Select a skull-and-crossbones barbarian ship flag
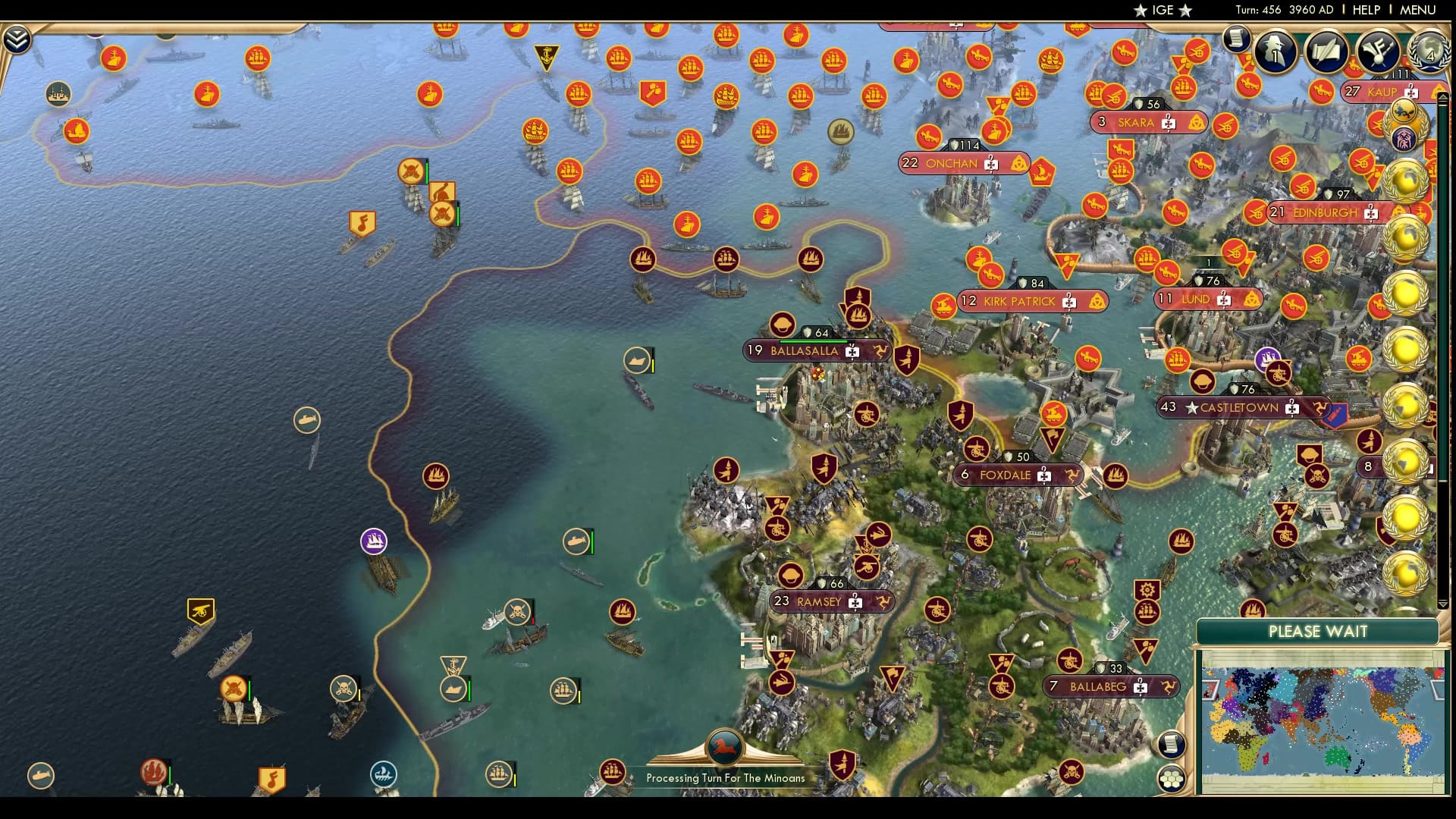1456x819 pixels. (516, 611)
